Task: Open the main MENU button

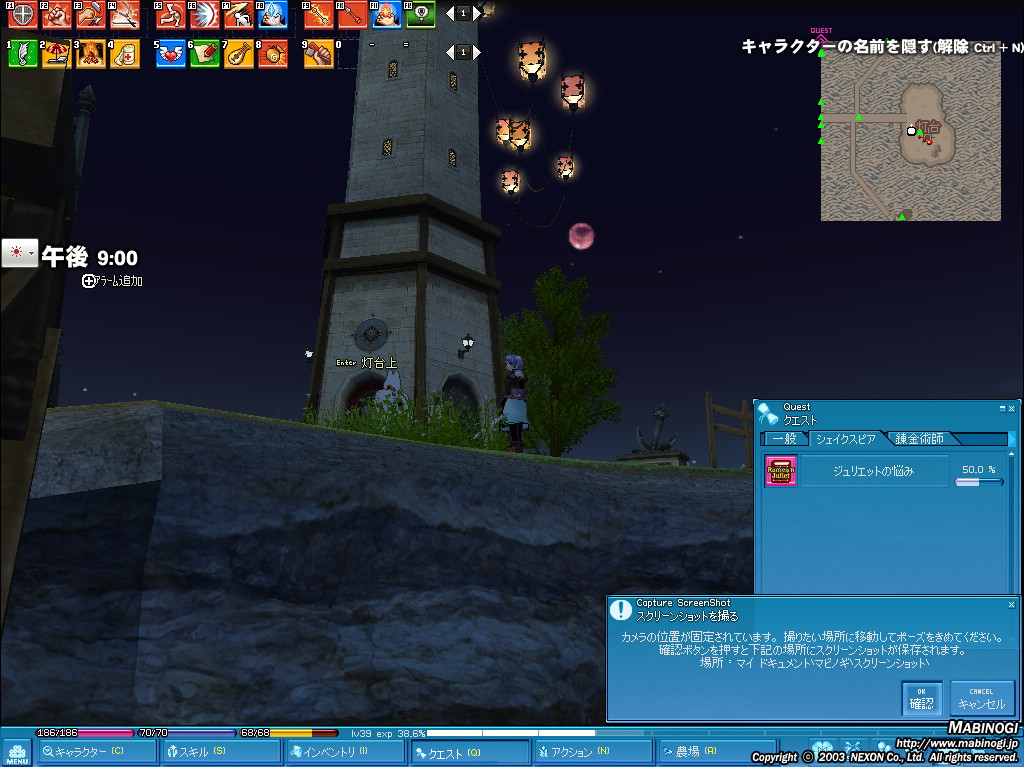Action: click(17, 752)
